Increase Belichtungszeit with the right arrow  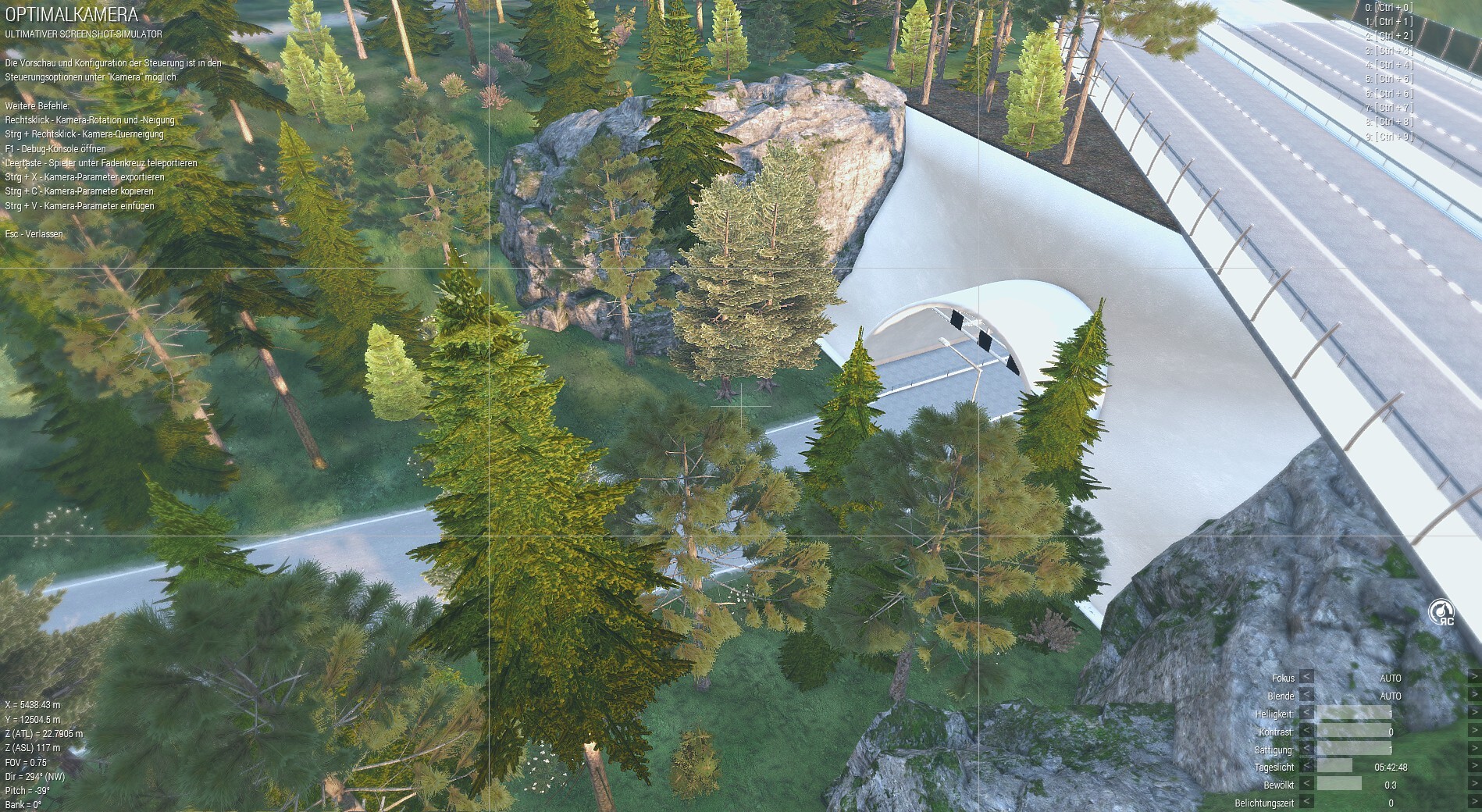pyautogui.click(x=1474, y=803)
